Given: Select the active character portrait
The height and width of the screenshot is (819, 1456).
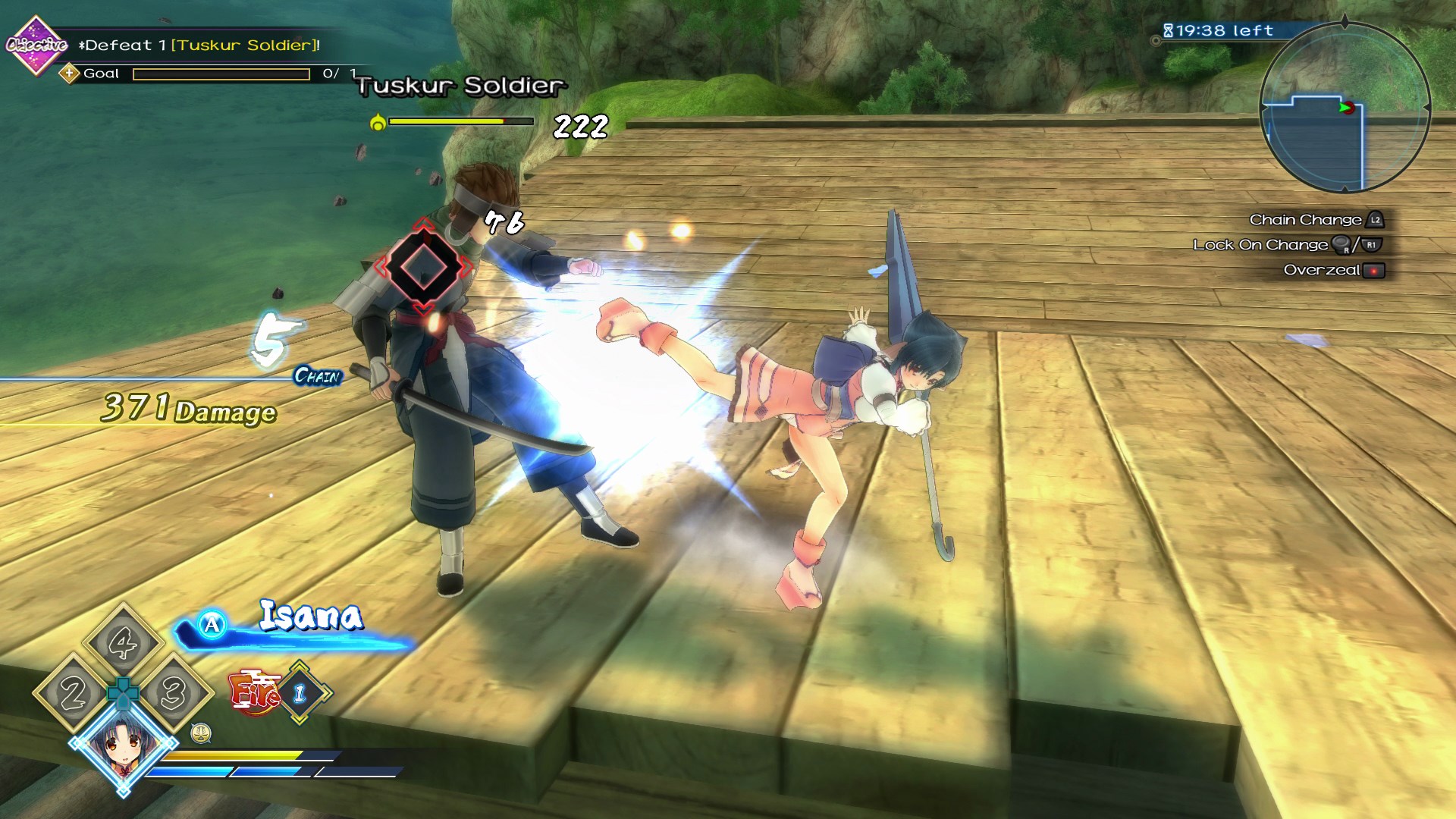Looking at the screenshot, I should pos(124,744).
